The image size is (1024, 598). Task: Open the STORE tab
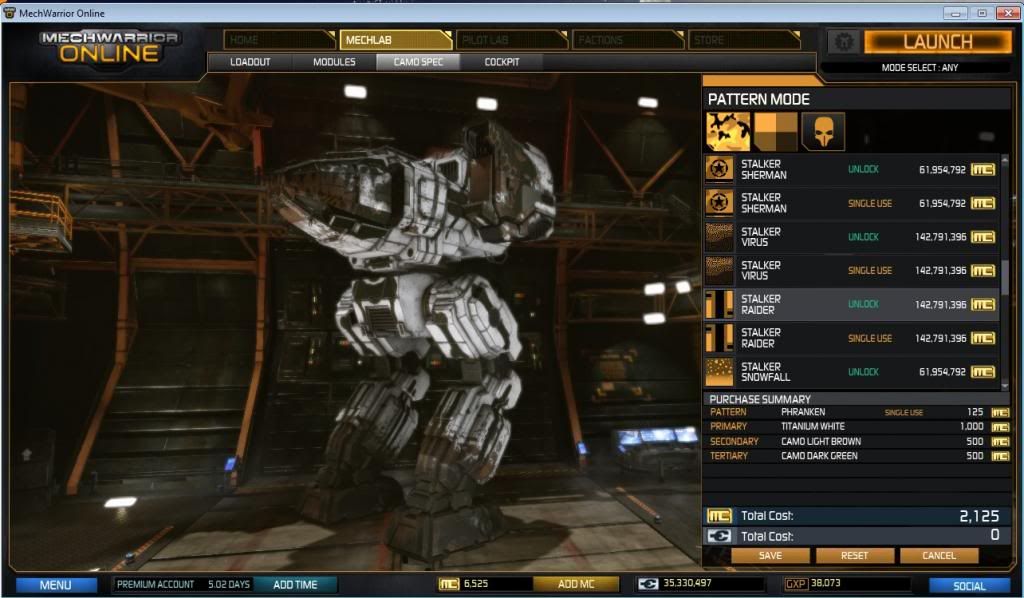pos(743,40)
